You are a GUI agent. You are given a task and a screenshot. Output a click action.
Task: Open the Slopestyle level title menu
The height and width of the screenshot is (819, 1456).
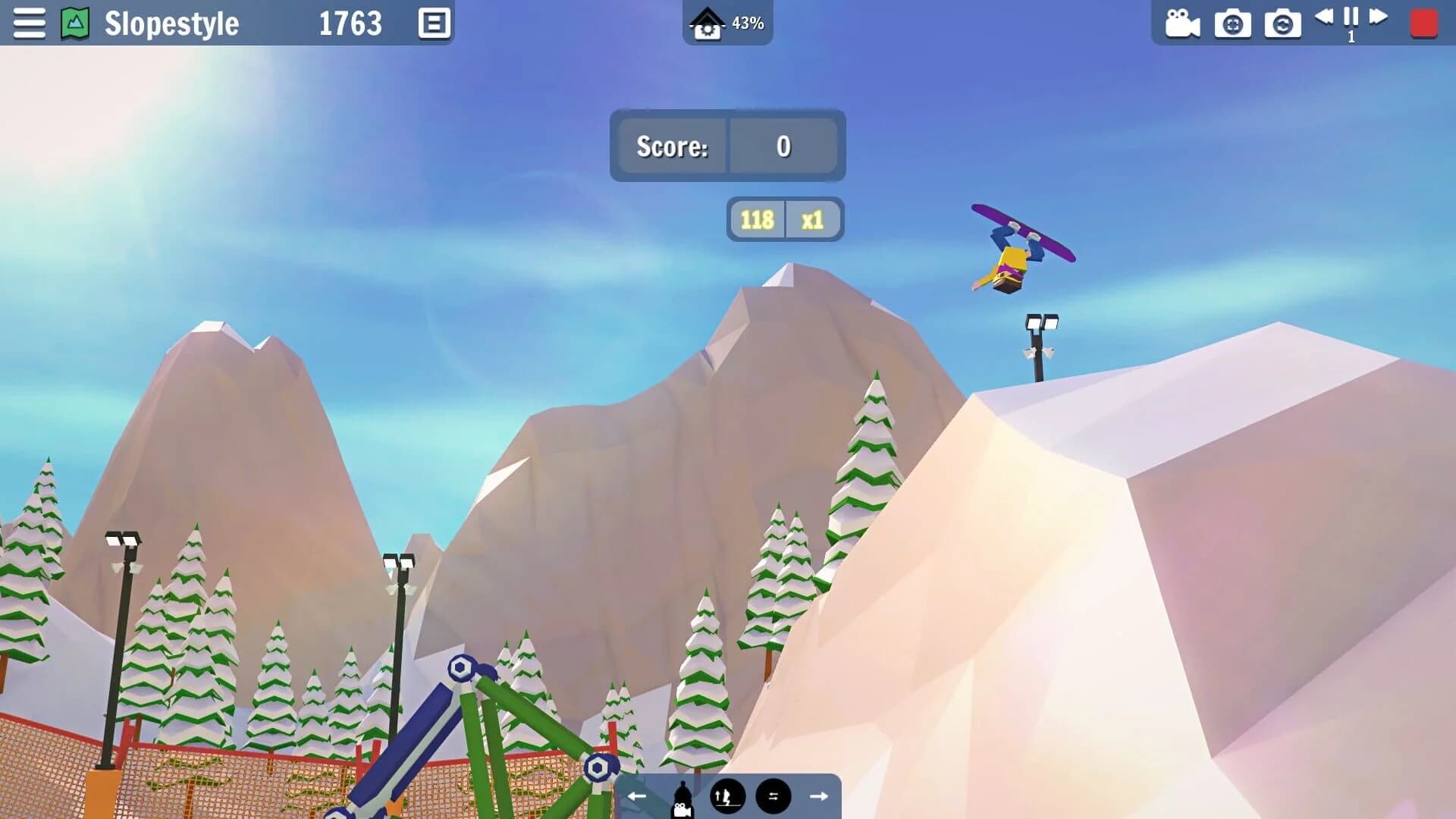[x=171, y=24]
